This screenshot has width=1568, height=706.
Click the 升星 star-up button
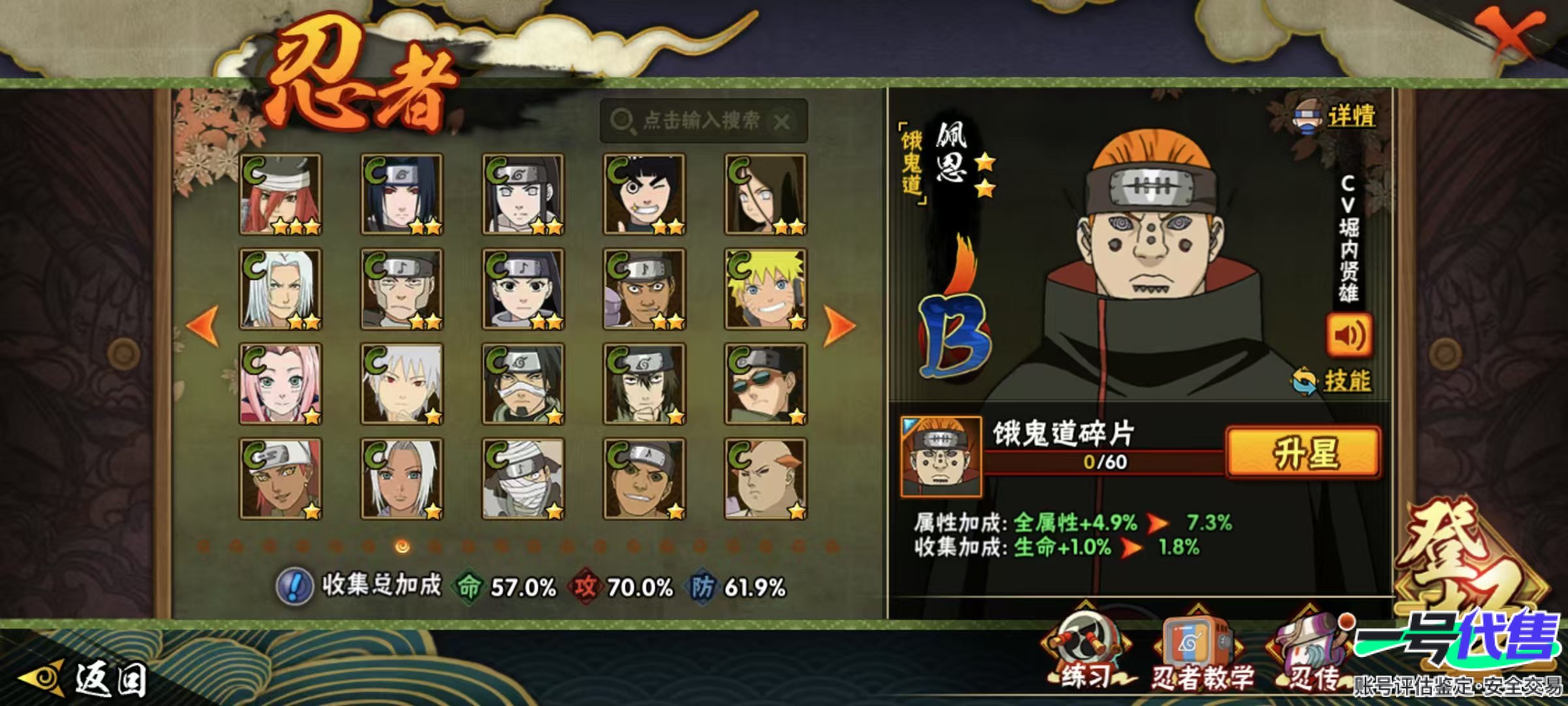(1303, 452)
